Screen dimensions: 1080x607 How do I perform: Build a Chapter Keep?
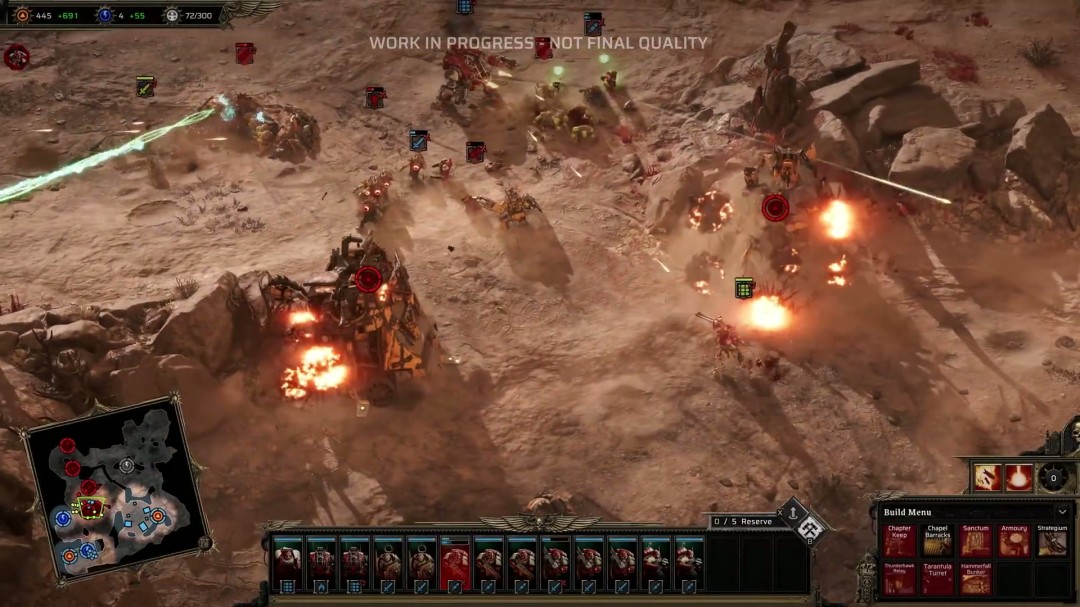click(899, 541)
